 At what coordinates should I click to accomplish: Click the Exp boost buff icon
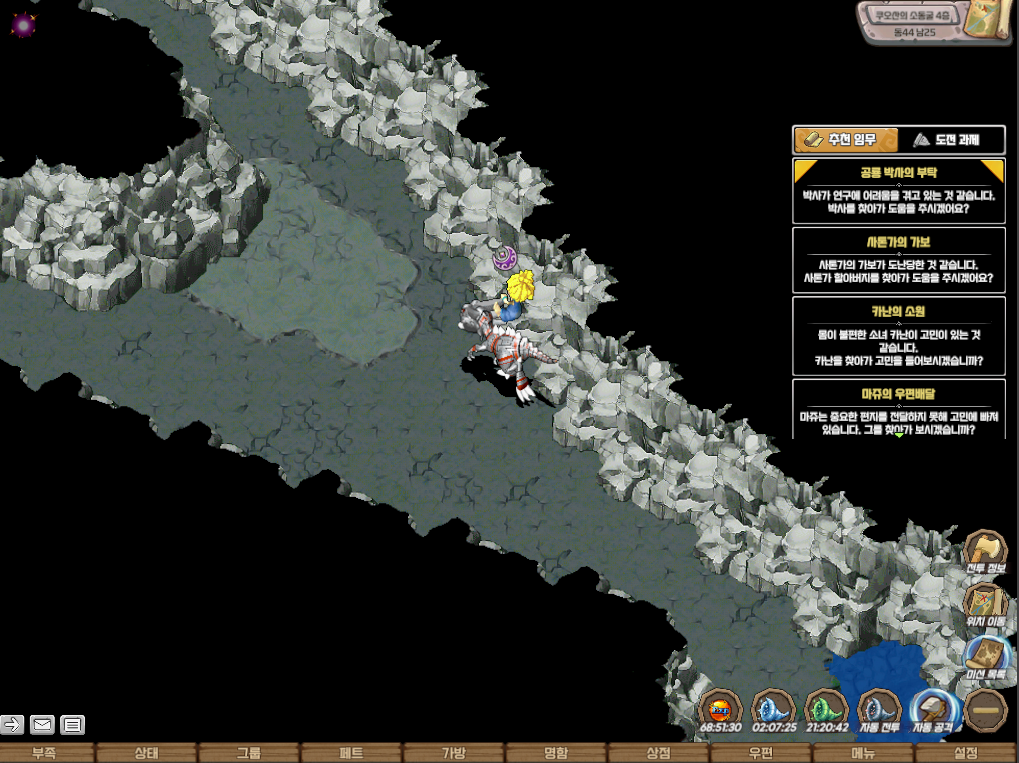[720, 709]
